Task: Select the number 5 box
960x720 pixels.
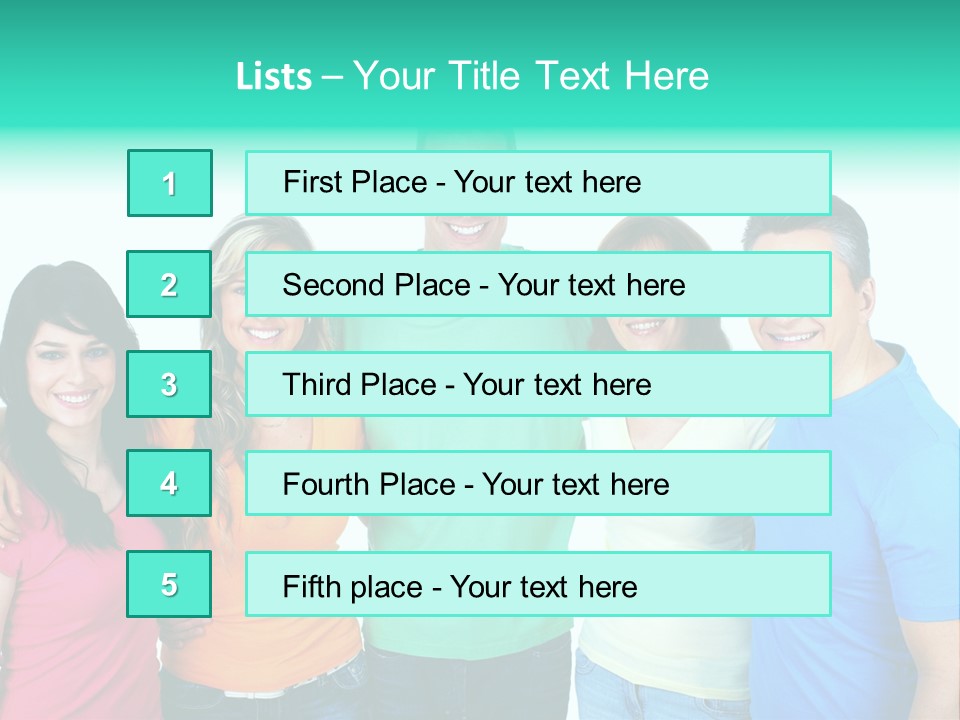Action: (169, 584)
